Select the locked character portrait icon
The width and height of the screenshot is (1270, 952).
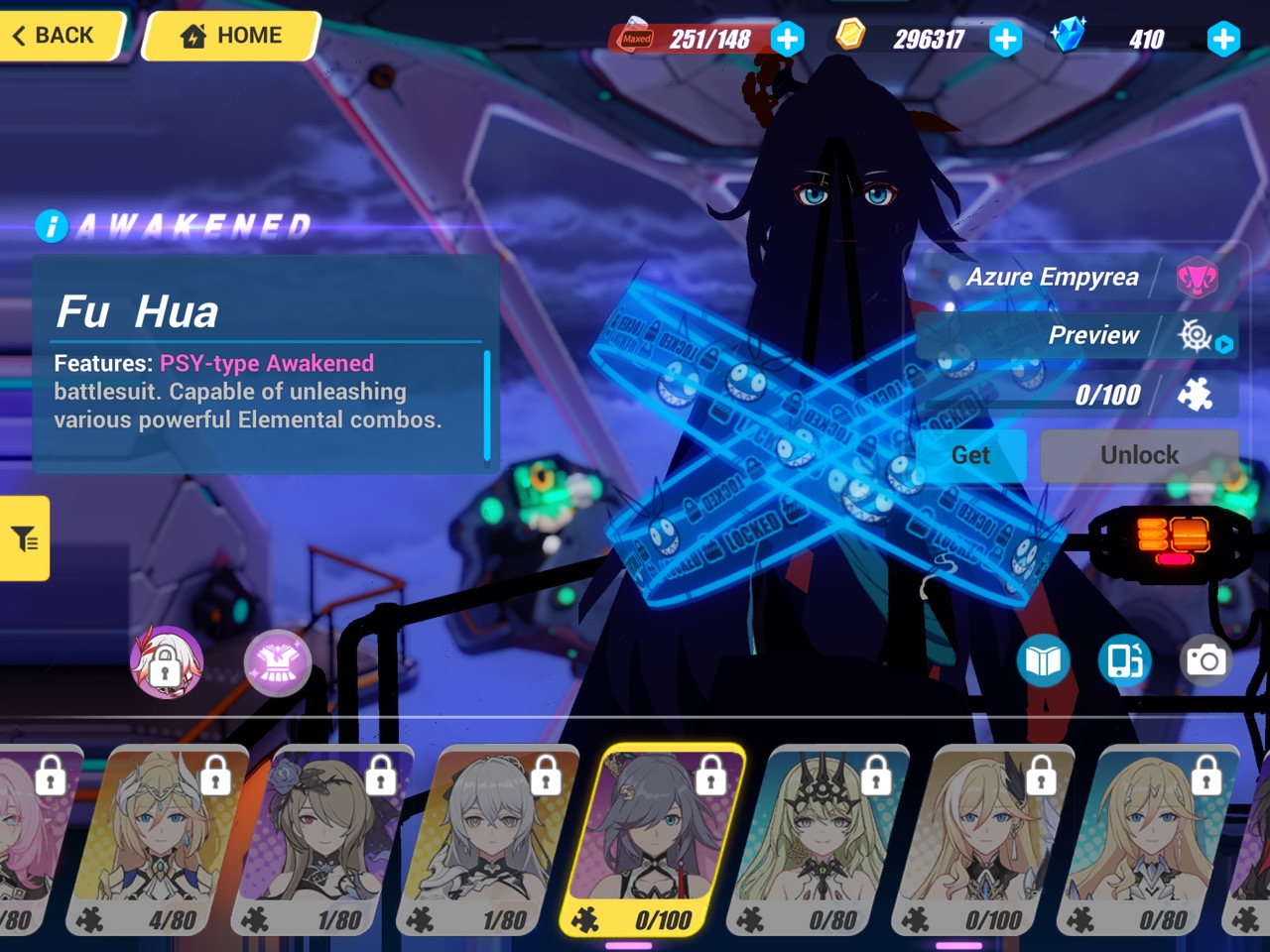click(169, 660)
